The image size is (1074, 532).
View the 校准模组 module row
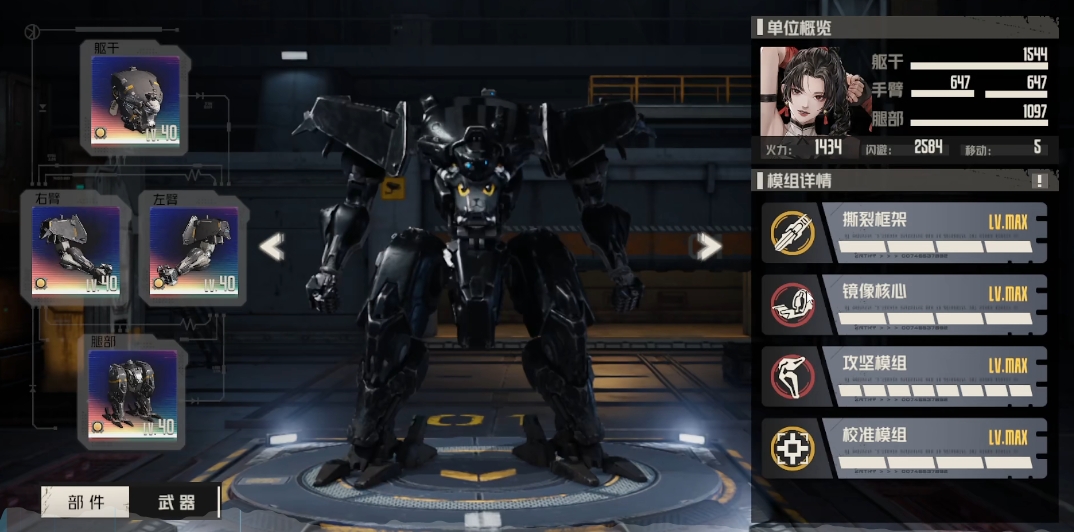click(906, 448)
